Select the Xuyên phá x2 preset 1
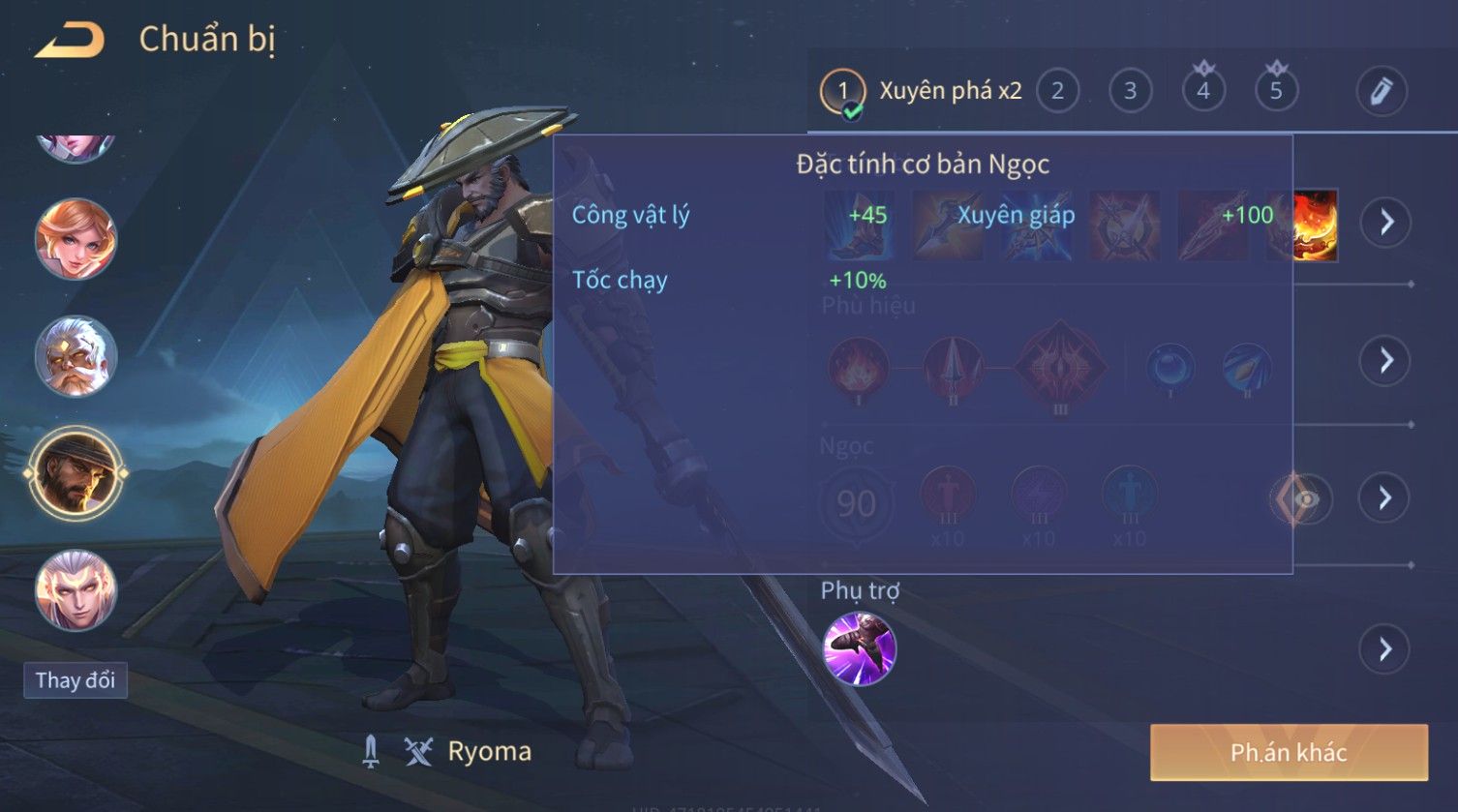The width and height of the screenshot is (1458, 812). 842,92
